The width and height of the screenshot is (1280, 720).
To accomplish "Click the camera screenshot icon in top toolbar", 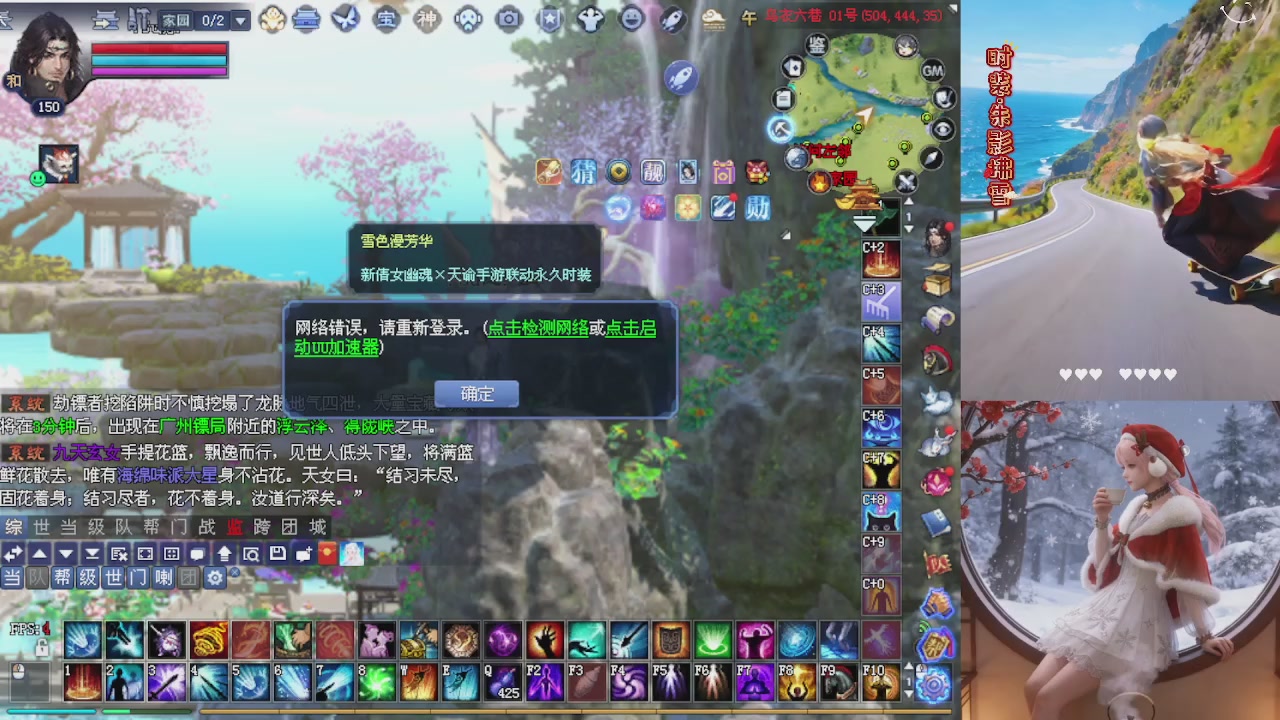I will pos(508,17).
